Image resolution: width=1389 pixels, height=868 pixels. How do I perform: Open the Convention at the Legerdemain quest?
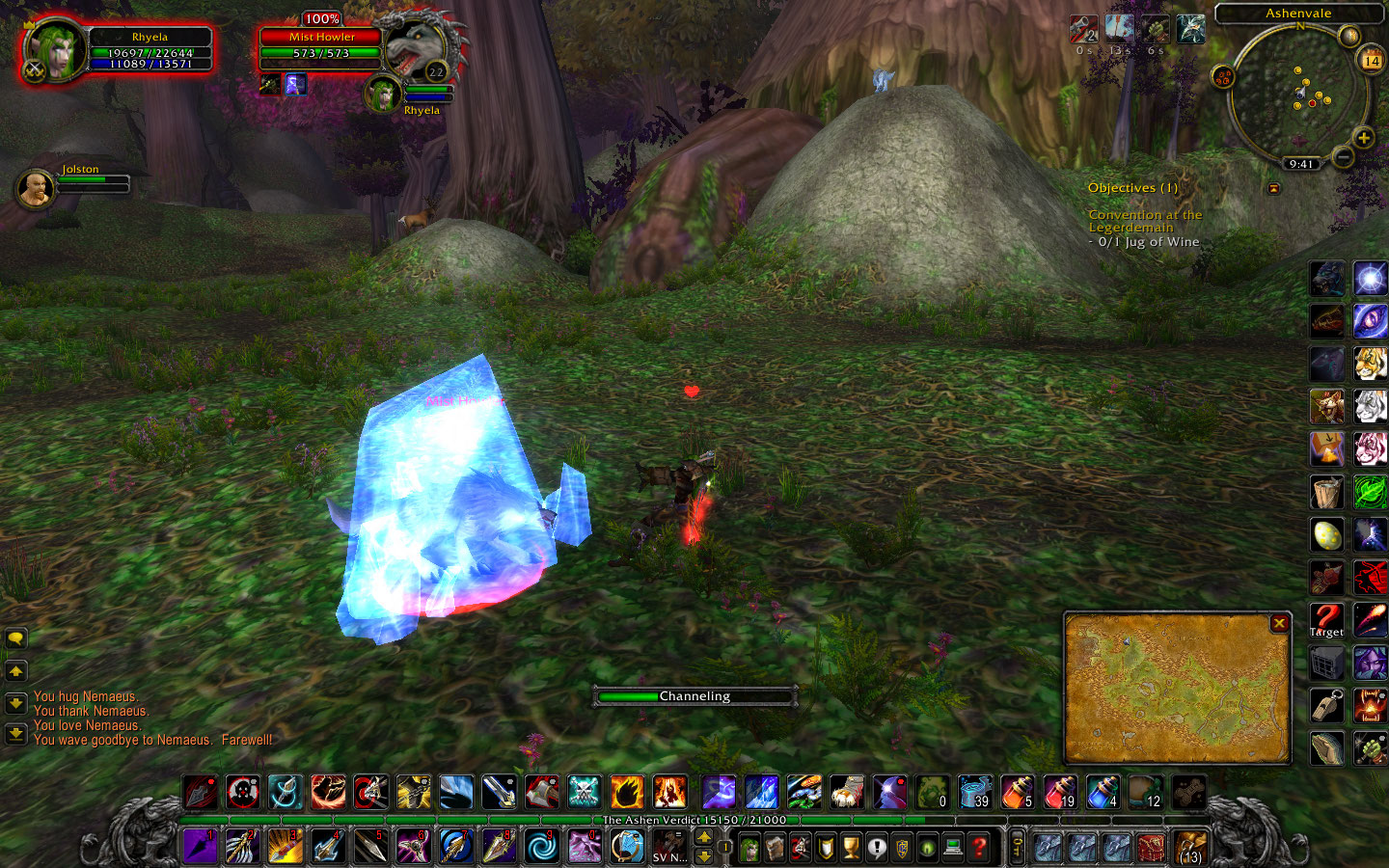pyautogui.click(x=1144, y=221)
